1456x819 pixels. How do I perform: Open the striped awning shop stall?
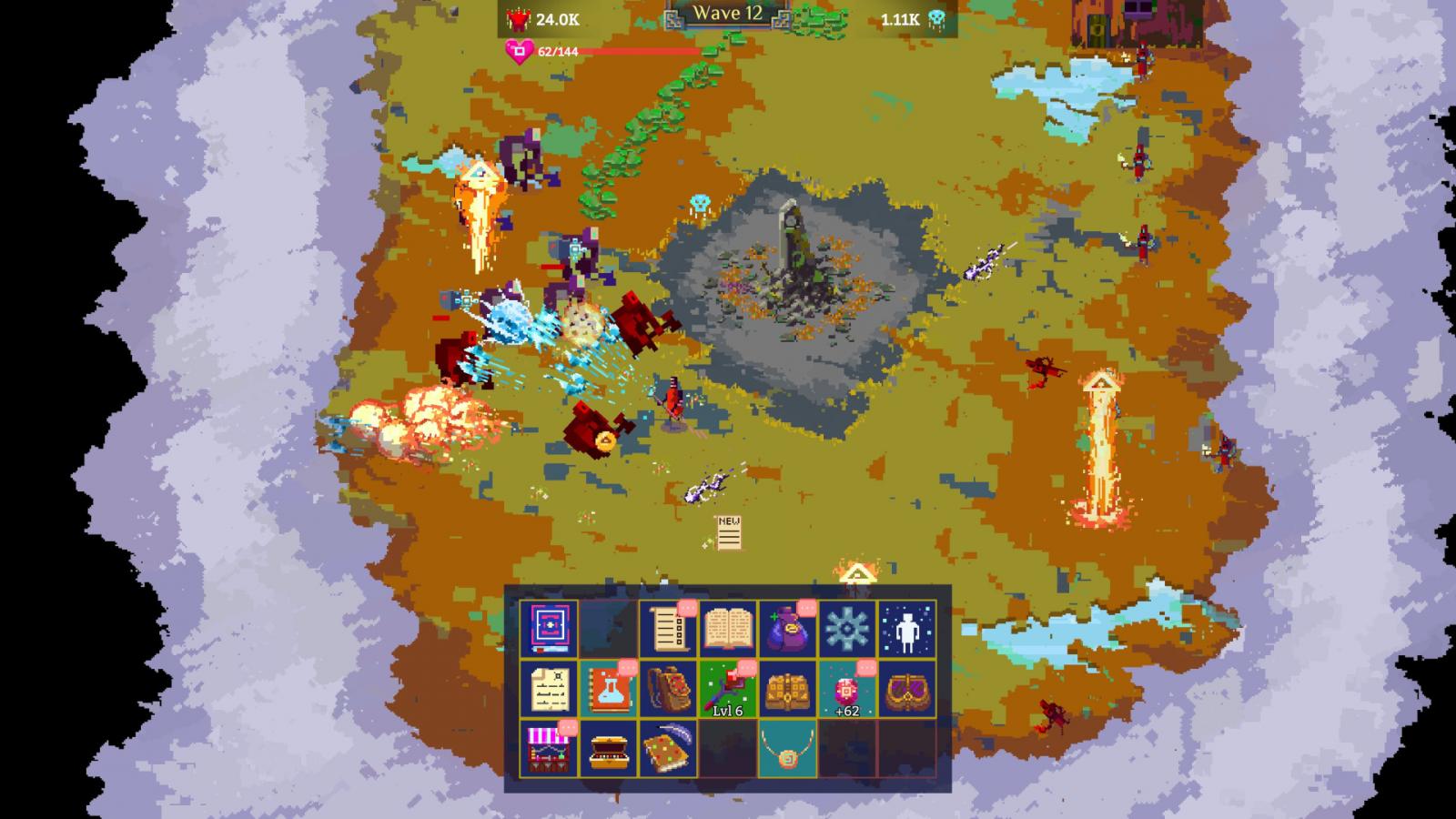(x=550, y=748)
